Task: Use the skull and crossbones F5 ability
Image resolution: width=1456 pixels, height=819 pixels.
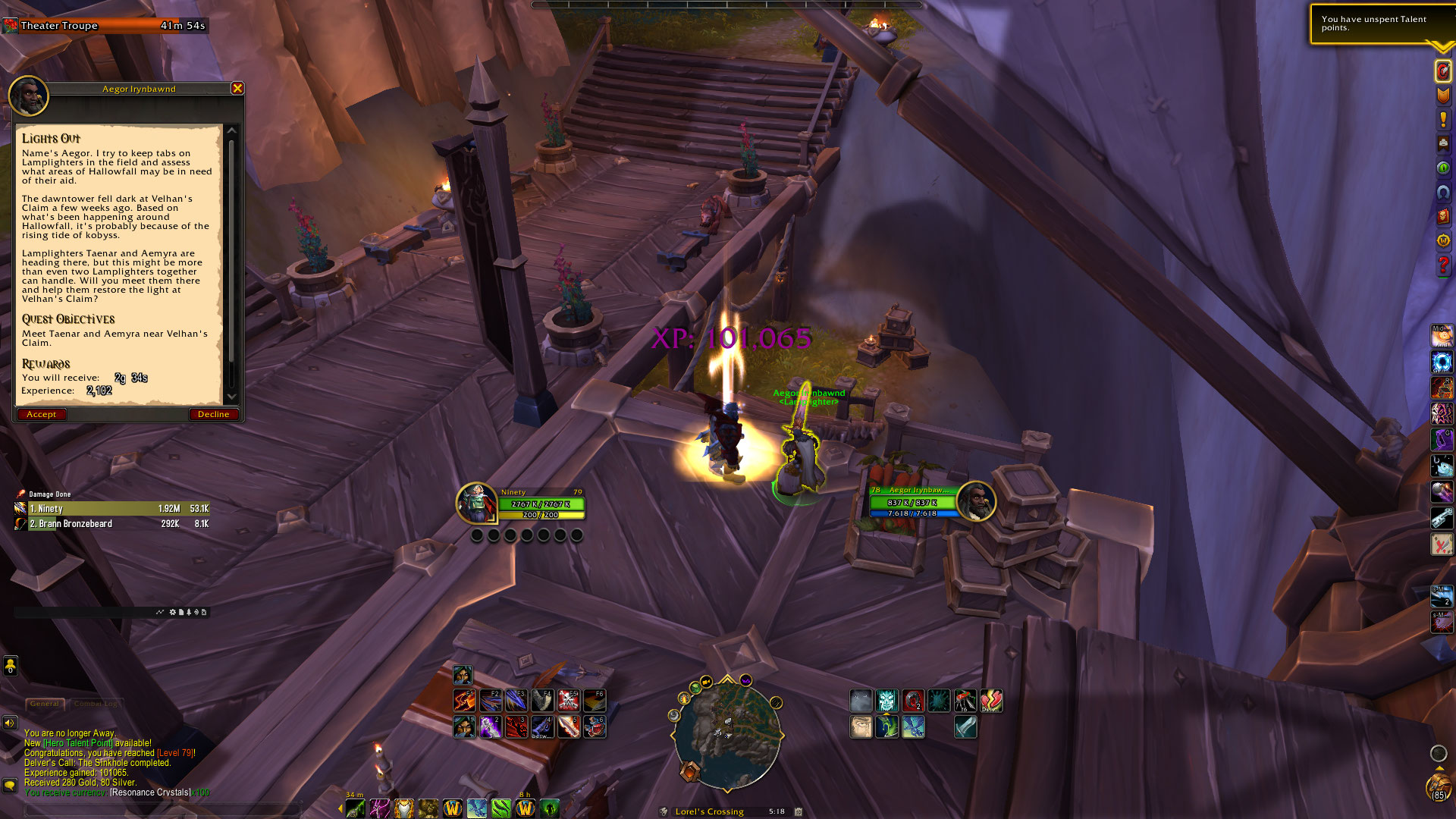Action: [569, 701]
